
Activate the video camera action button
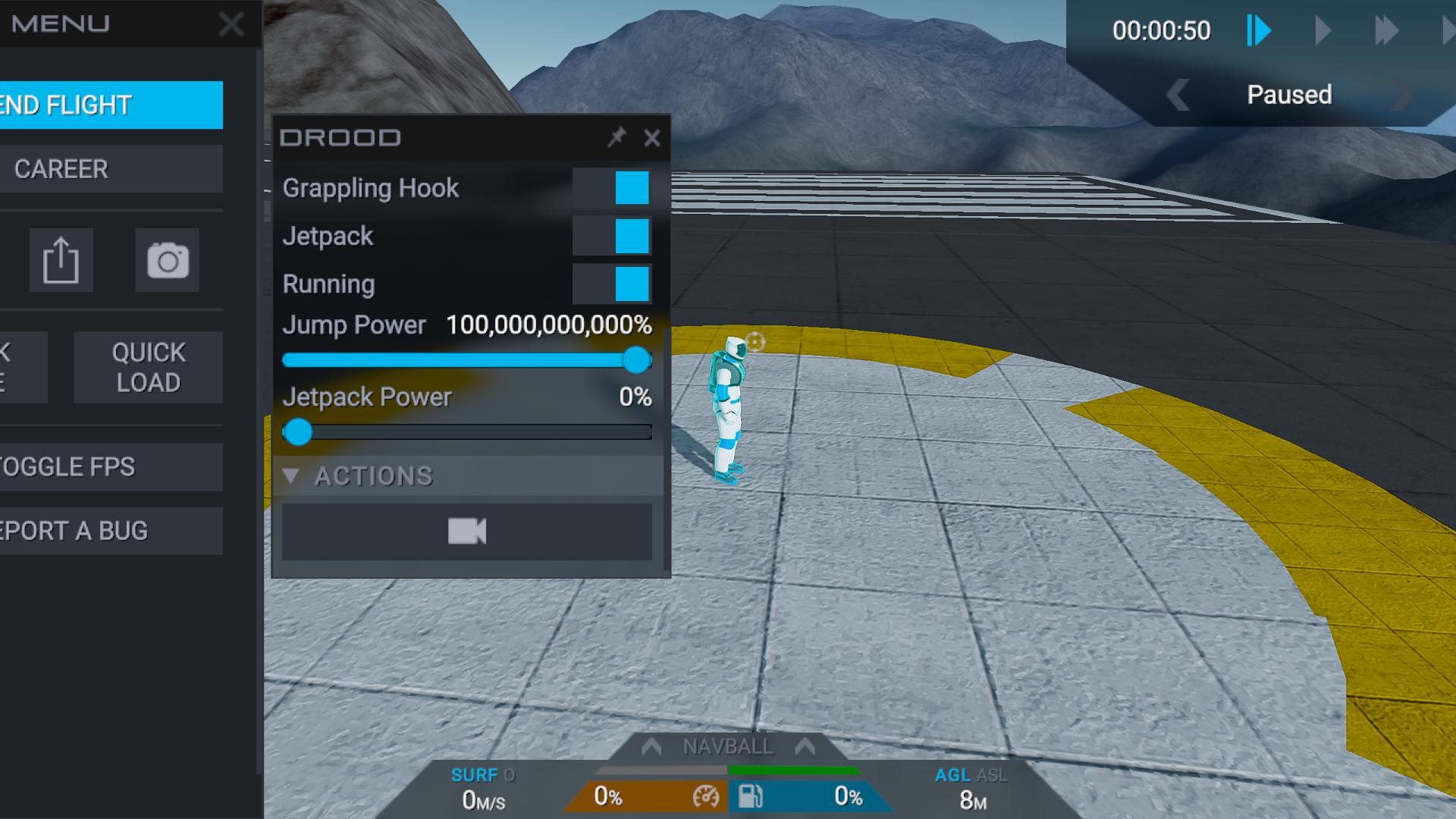click(466, 532)
